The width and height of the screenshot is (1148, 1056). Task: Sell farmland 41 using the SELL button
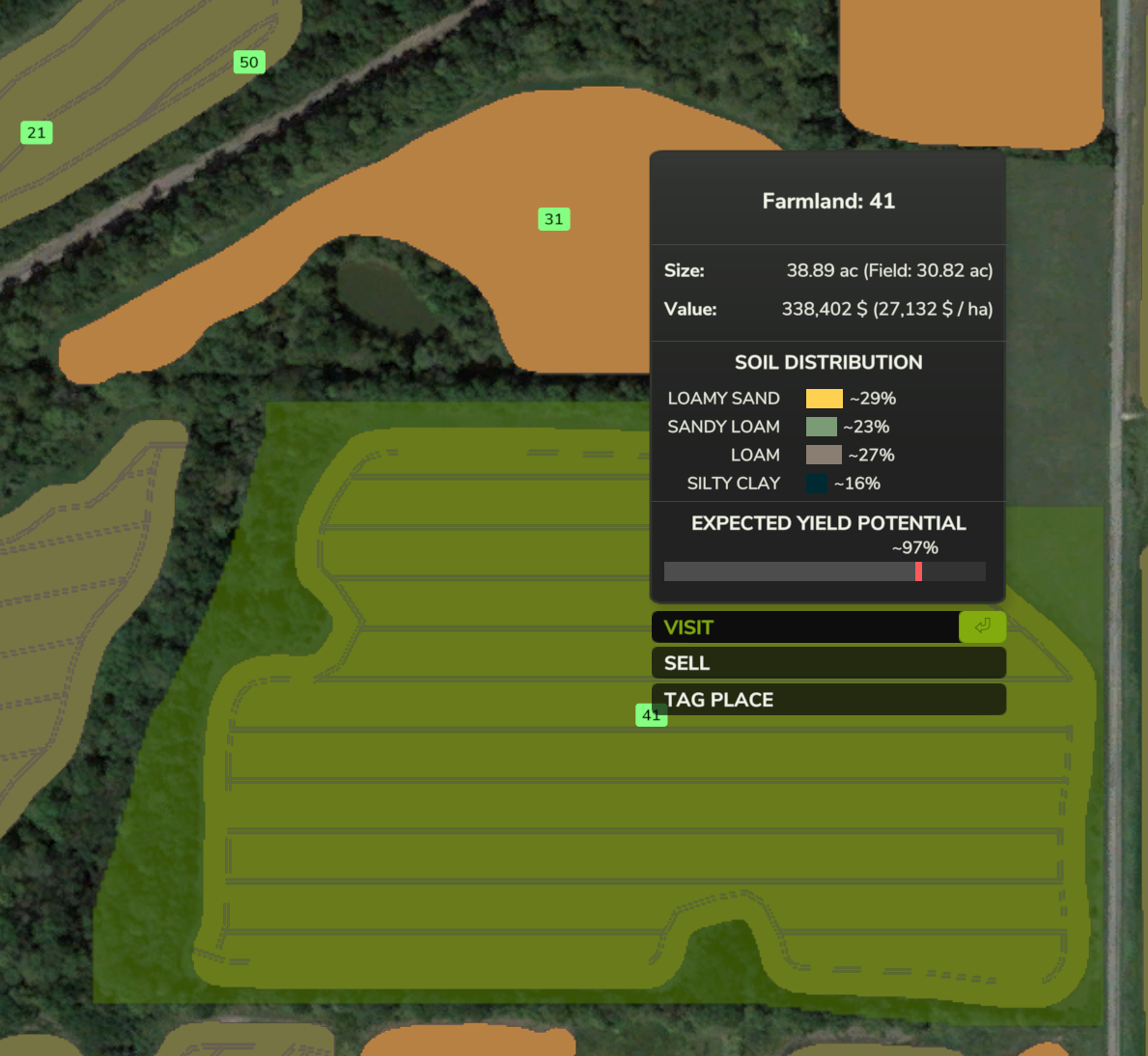[827, 663]
